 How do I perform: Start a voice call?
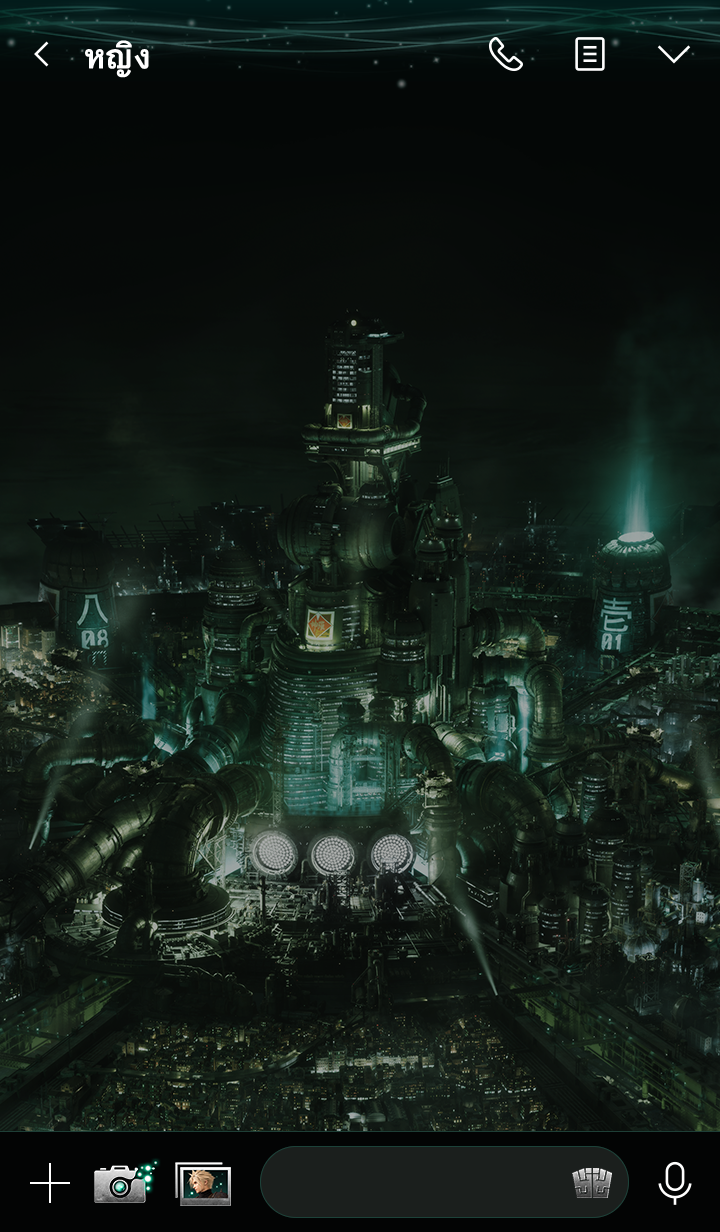[x=506, y=55]
